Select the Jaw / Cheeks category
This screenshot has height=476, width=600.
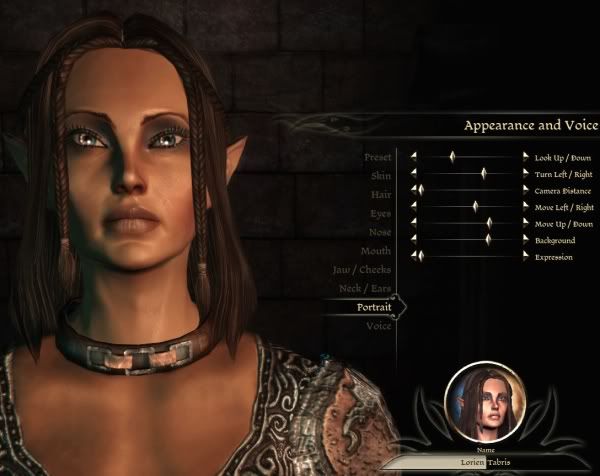362,270
